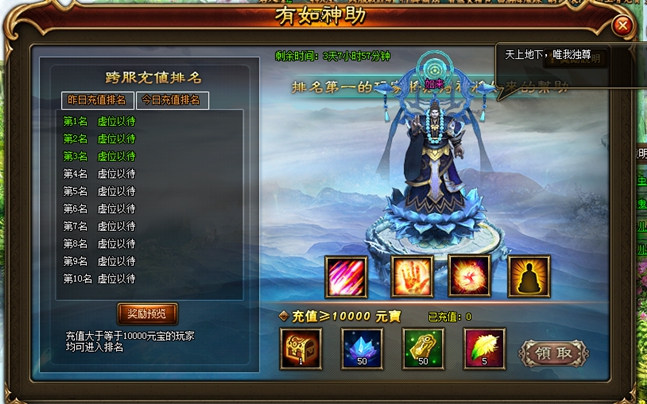
Task: Select the 第10名 ranking row
Action: coord(100,279)
